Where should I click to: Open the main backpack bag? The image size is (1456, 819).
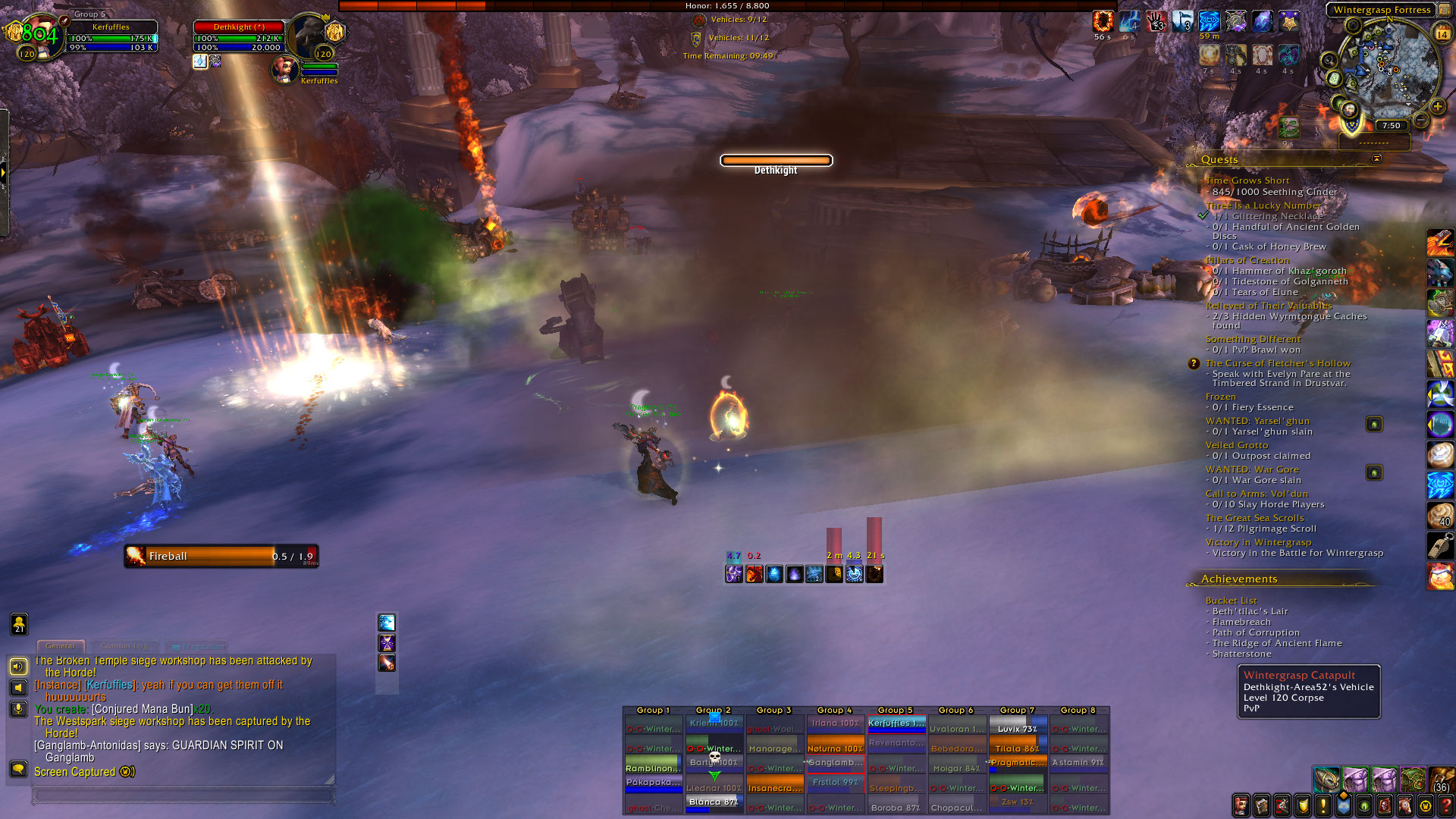coord(1441,780)
